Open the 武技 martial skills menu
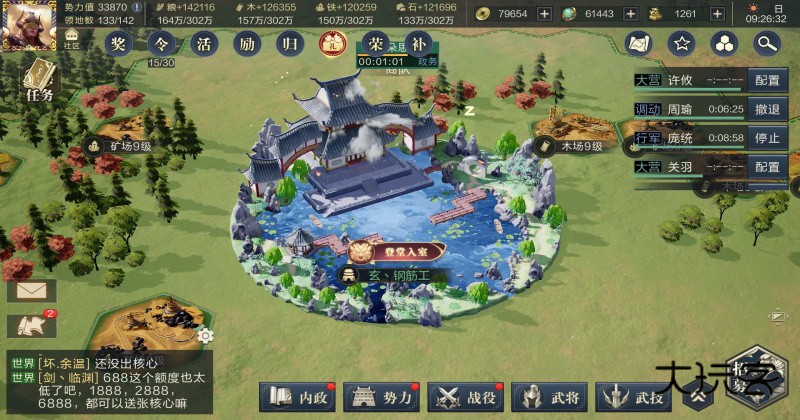 (x=632, y=397)
